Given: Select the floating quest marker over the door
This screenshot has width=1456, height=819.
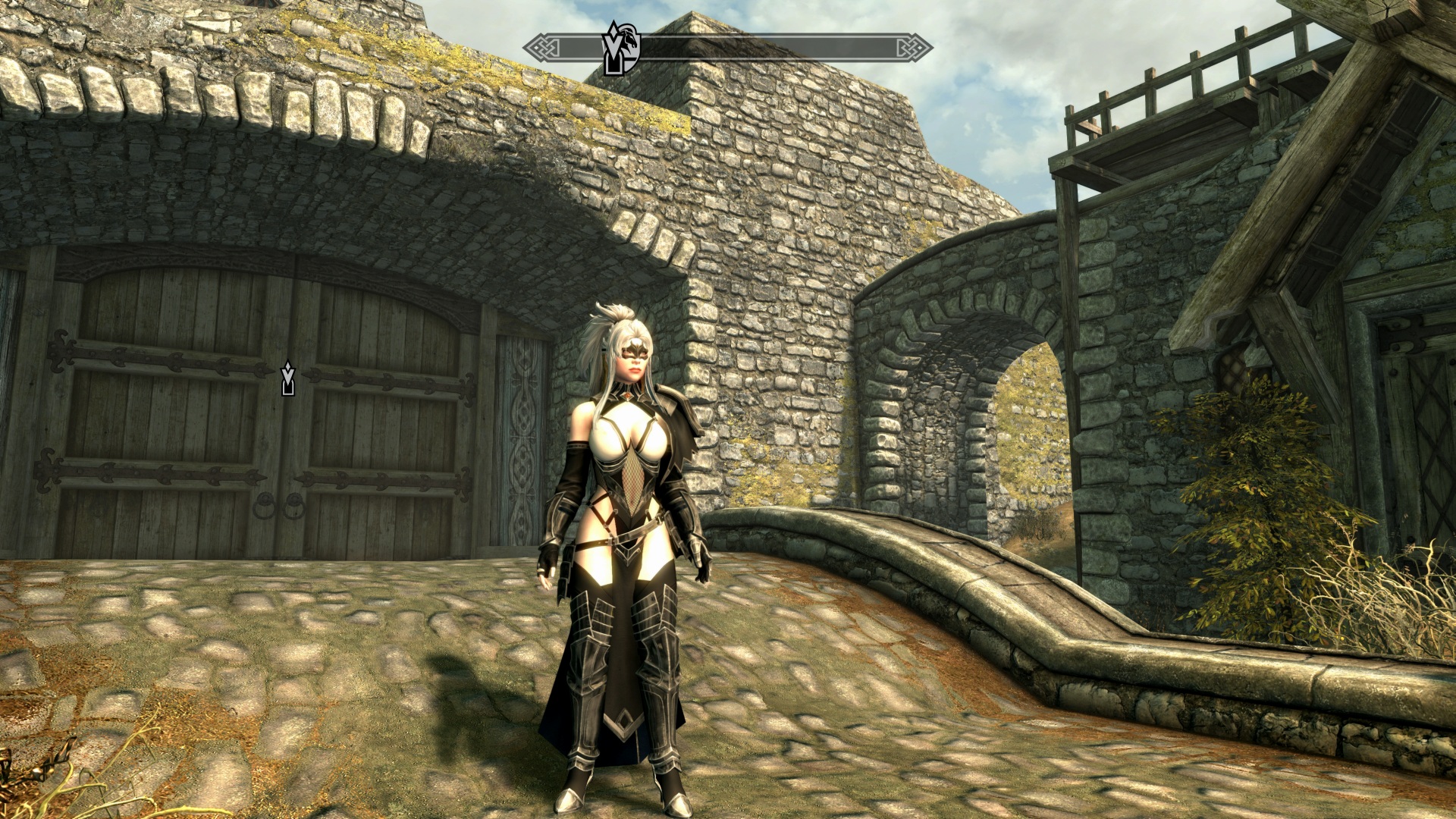Looking at the screenshot, I should pos(287,378).
